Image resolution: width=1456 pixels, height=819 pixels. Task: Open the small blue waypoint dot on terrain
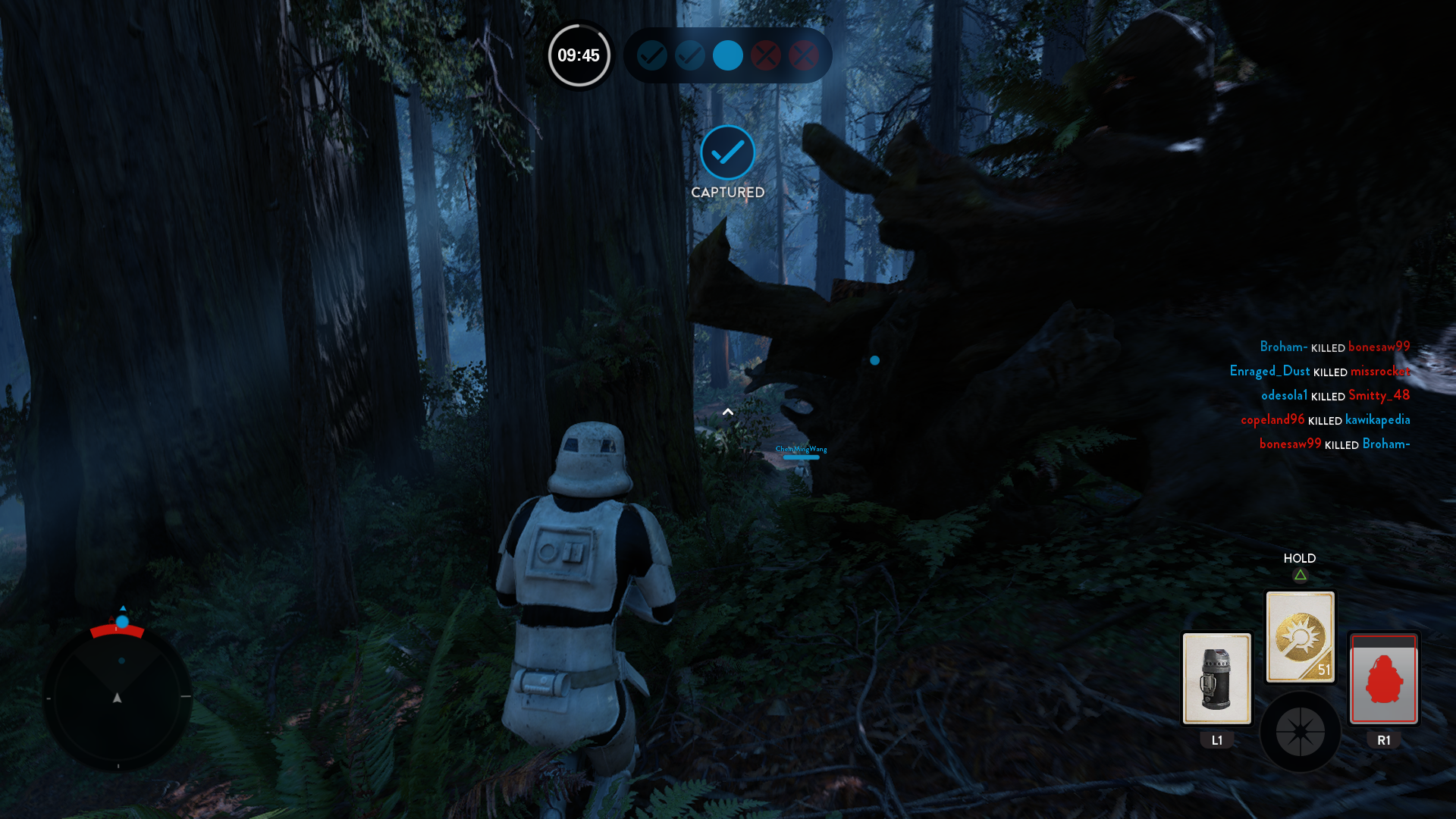pyautogui.click(x=874, y=361)
